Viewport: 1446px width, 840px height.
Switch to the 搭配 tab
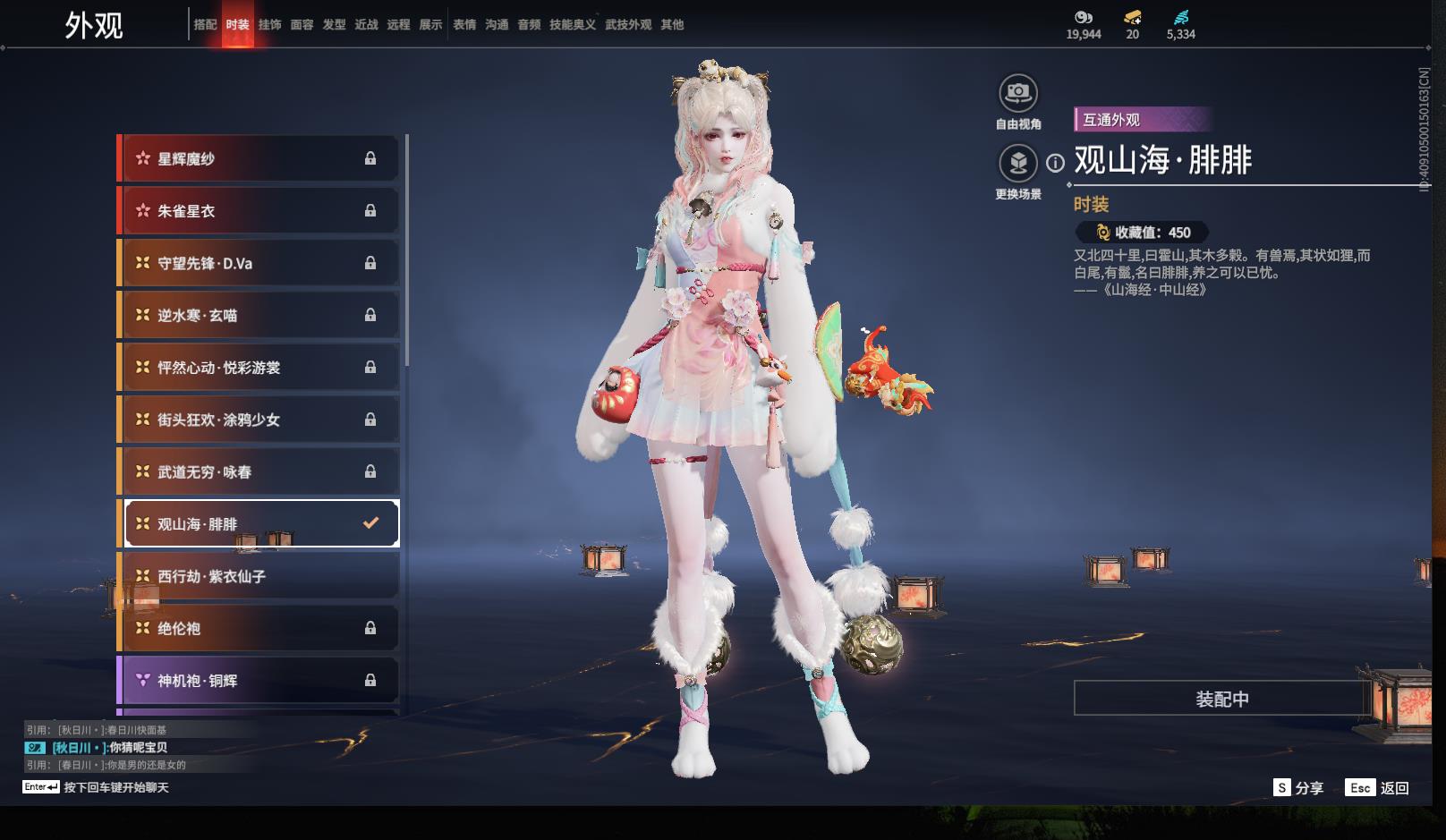tap(205, 25)
